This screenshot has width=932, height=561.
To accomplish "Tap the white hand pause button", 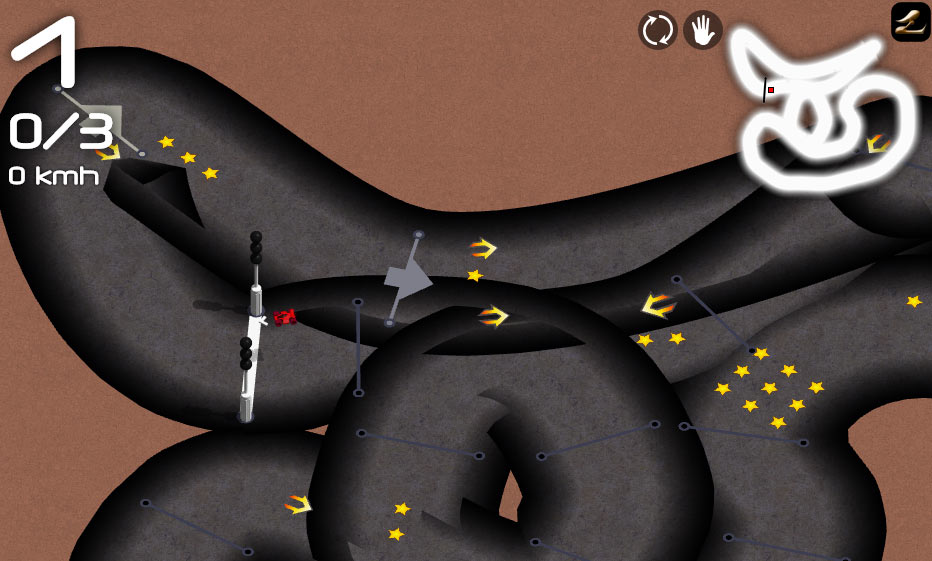I will coord(703,30).
